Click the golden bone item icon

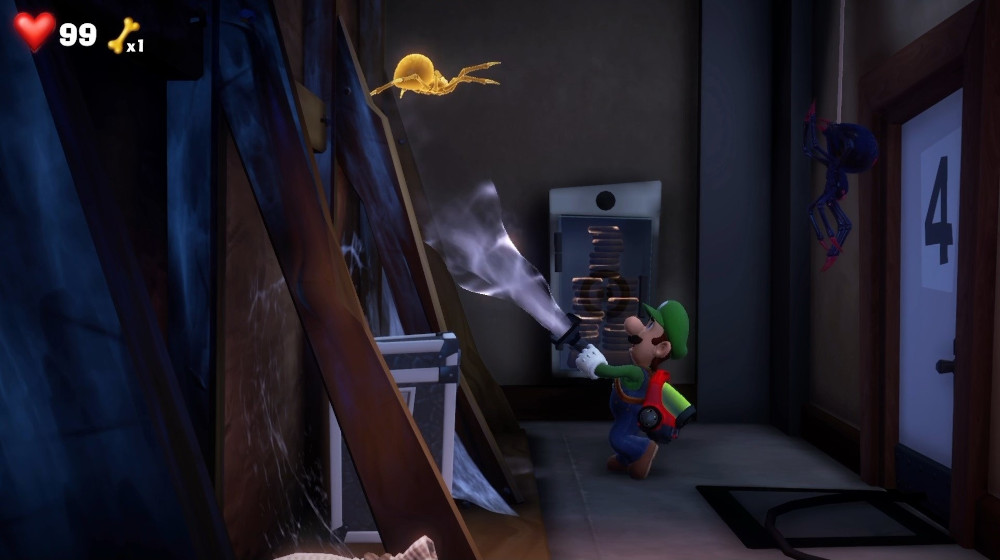pos(121,35)
